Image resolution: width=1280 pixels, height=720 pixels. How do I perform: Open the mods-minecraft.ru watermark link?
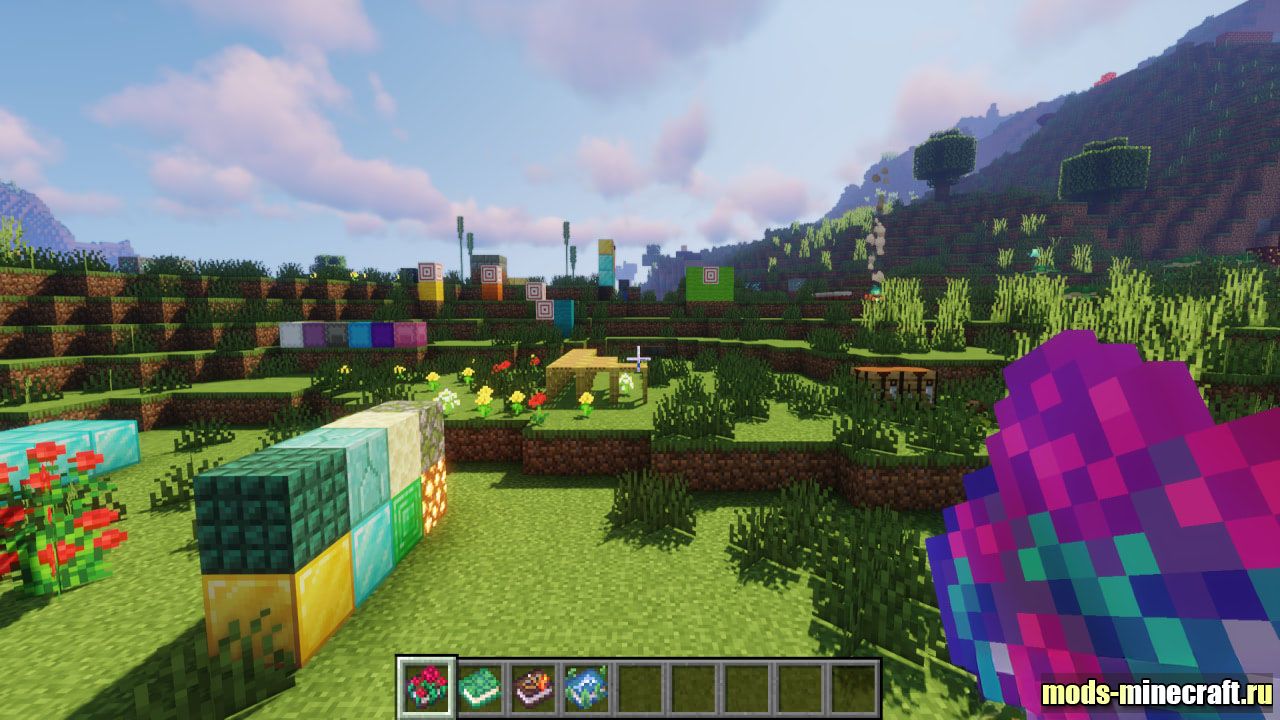[x=1156, y=692]
